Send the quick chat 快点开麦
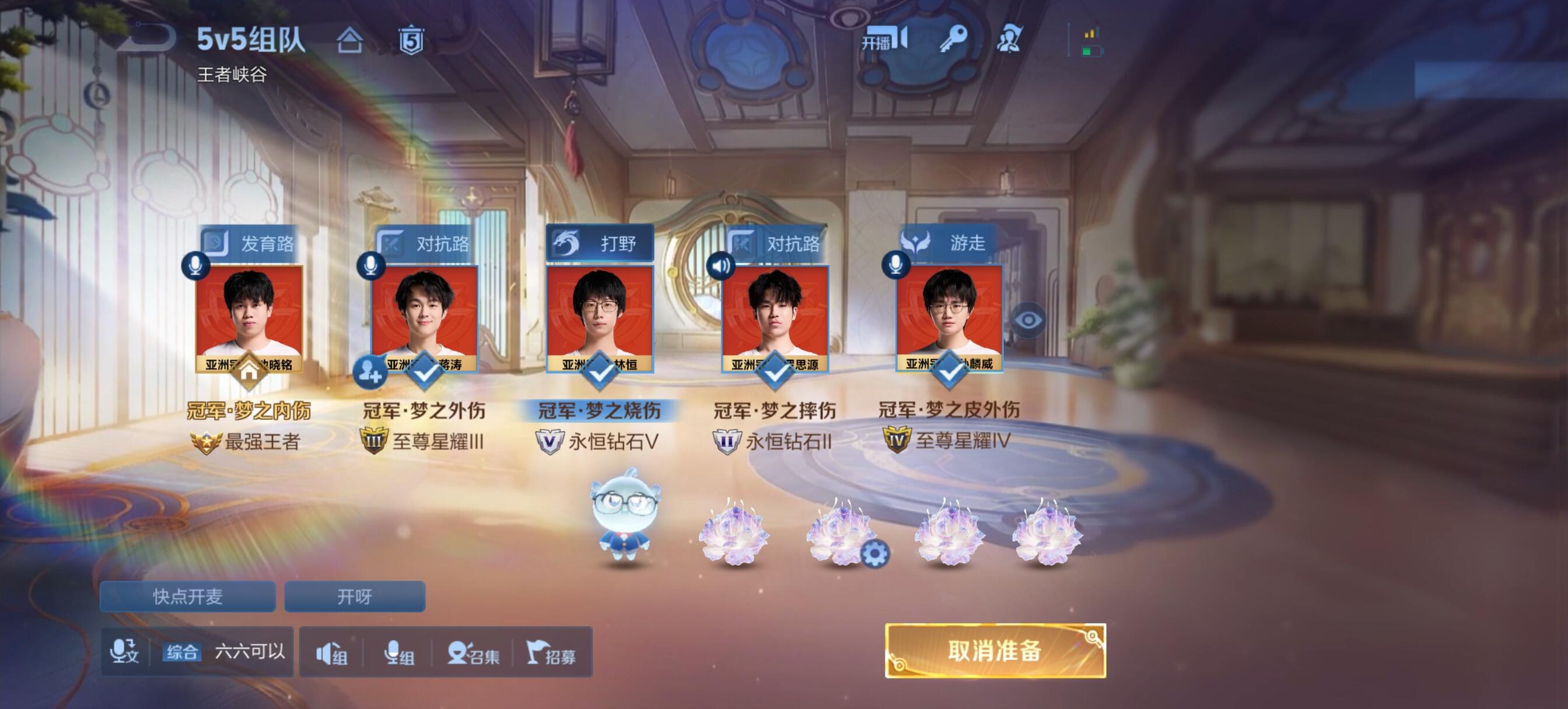Viewport: 1568px width, 709px height. pyautogui.click(x=187, y=596)
